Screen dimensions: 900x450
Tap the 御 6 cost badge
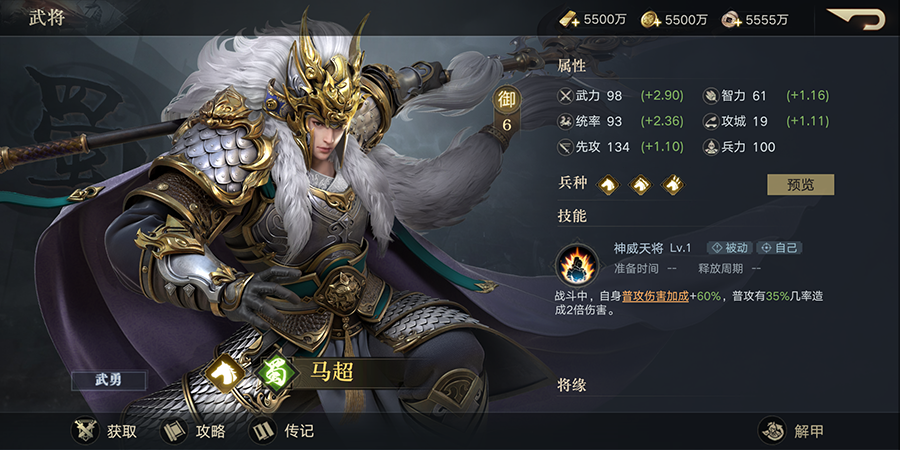[x=507, y=111]
